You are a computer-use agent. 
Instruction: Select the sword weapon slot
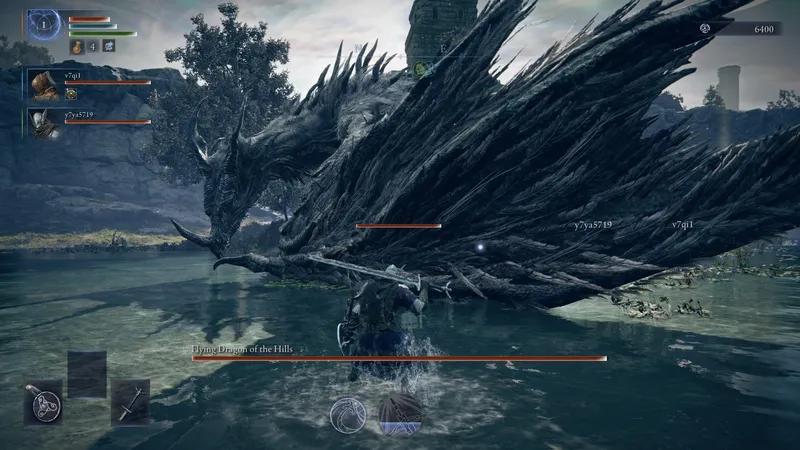pos(130,402)
